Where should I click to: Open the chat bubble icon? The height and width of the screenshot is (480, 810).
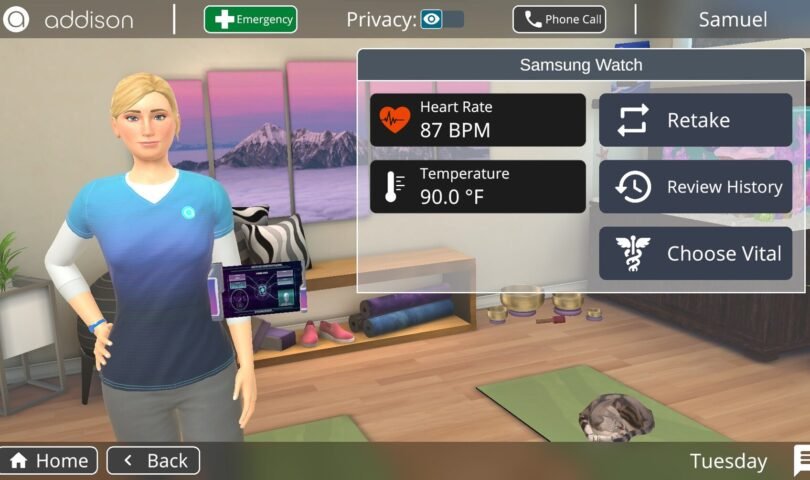(802, 460)
